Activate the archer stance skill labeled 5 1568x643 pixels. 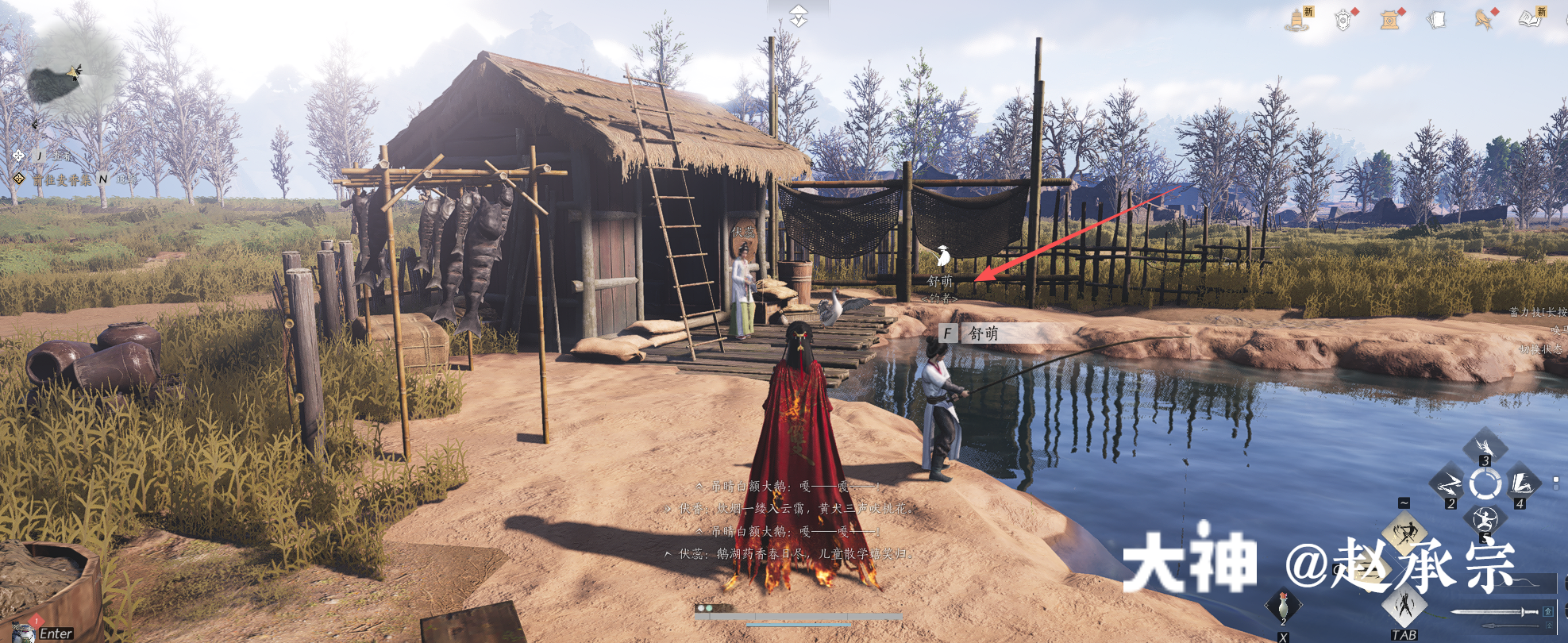coord(1484,521)
